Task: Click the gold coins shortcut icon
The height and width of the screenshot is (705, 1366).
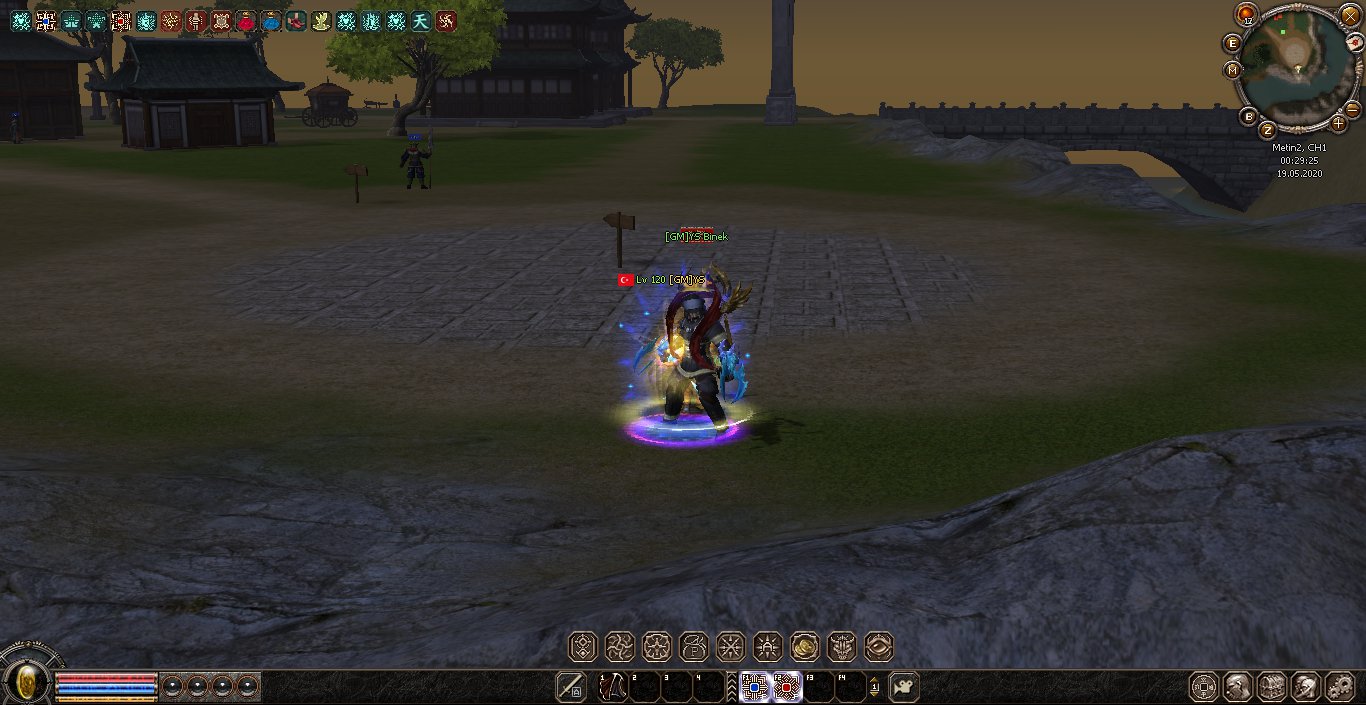Action: coord(804,647)
